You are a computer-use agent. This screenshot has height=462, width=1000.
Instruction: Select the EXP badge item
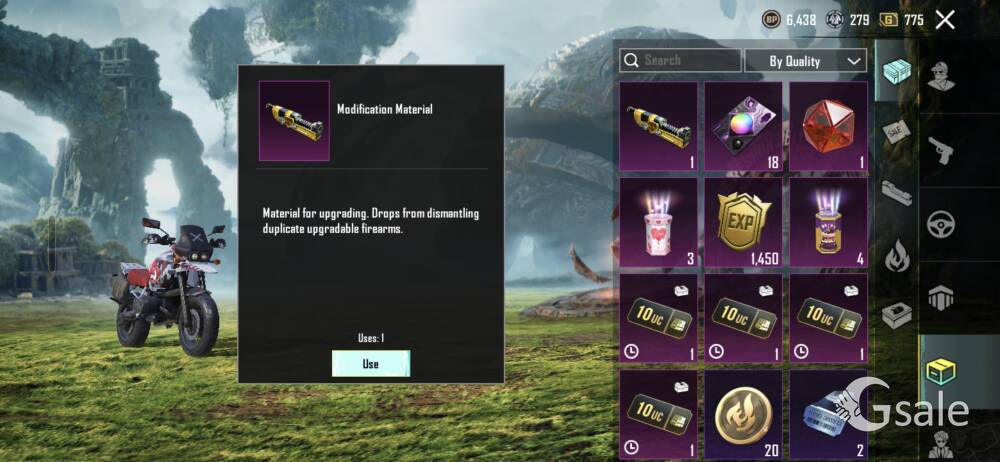pyautogui.click(x=743, y=222)
